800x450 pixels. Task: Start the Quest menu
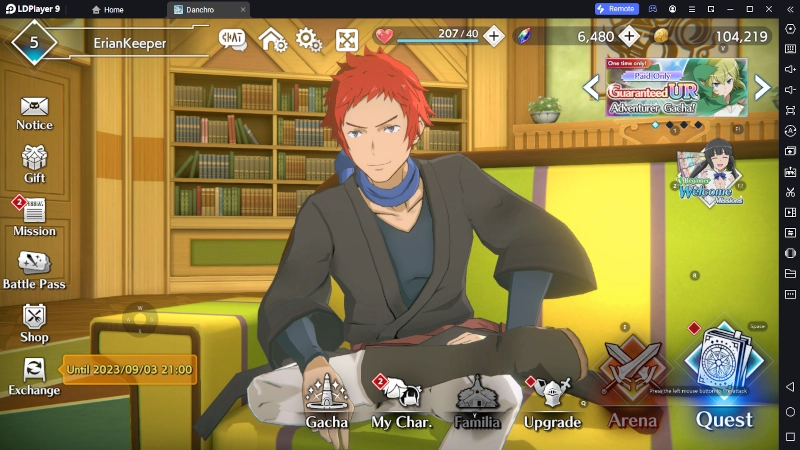724,375
